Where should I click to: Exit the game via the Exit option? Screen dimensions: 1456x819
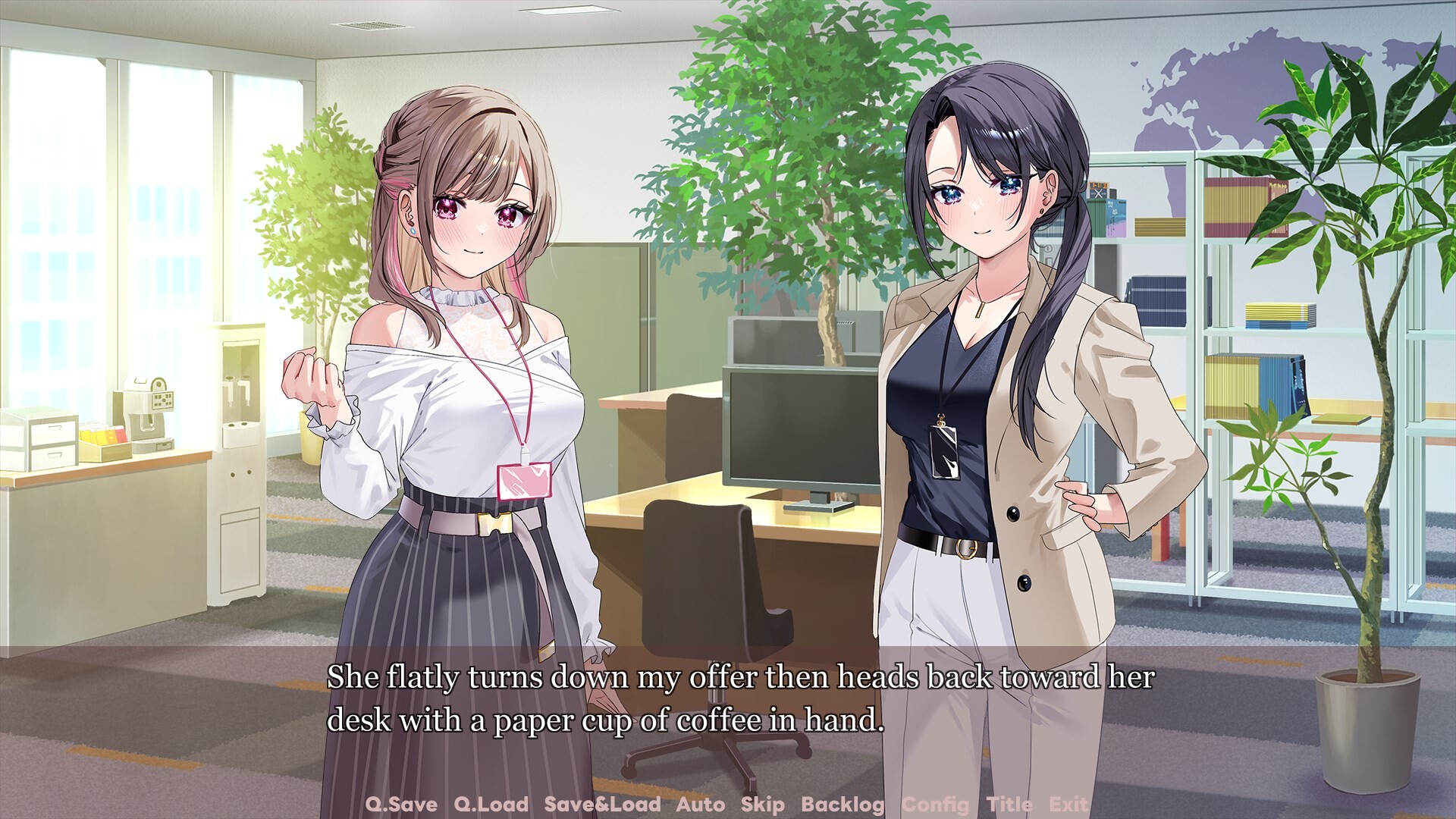[x=1069, y=805]
